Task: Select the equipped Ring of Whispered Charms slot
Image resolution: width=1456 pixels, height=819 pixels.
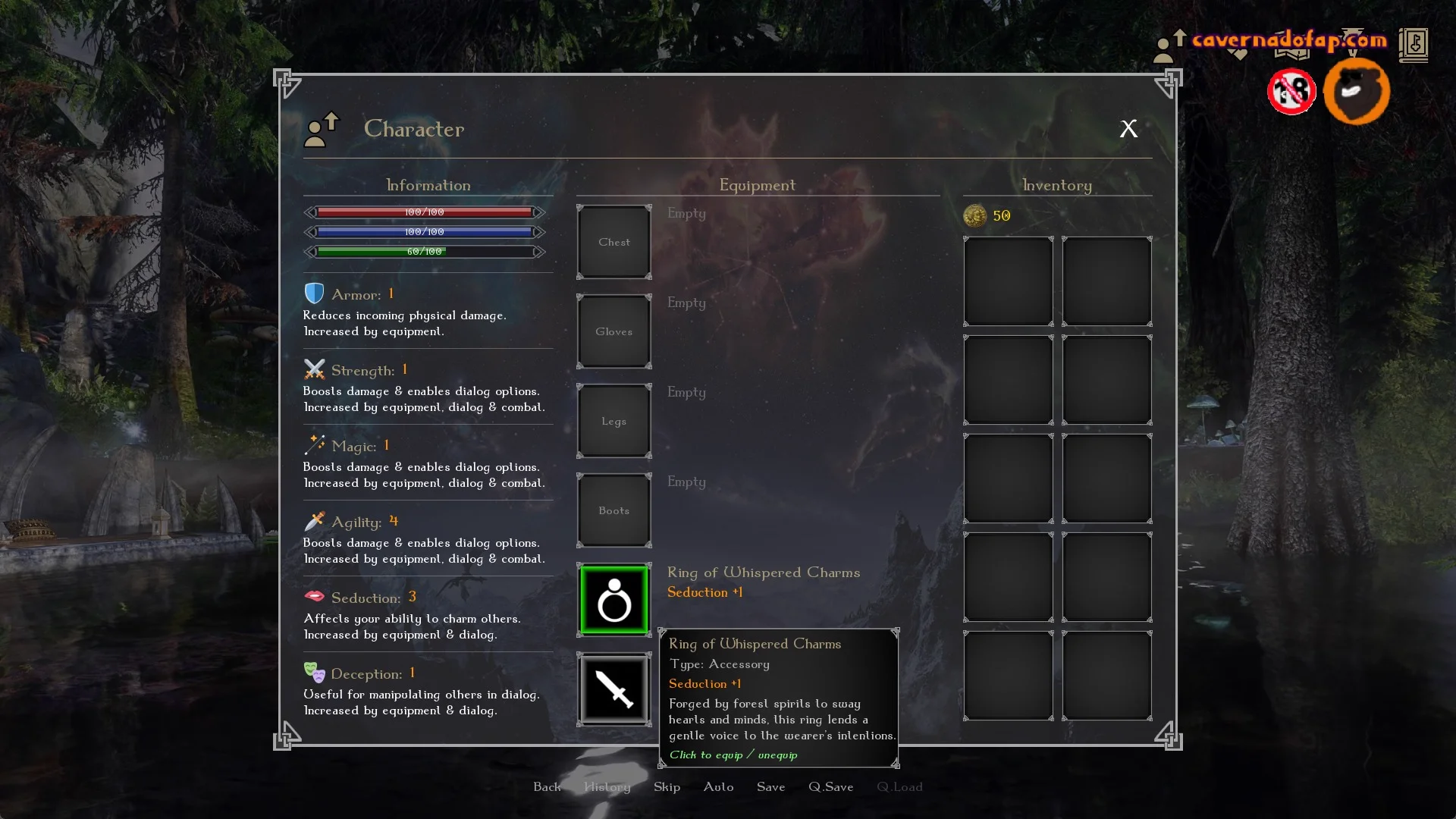Action: click(614, 601)
